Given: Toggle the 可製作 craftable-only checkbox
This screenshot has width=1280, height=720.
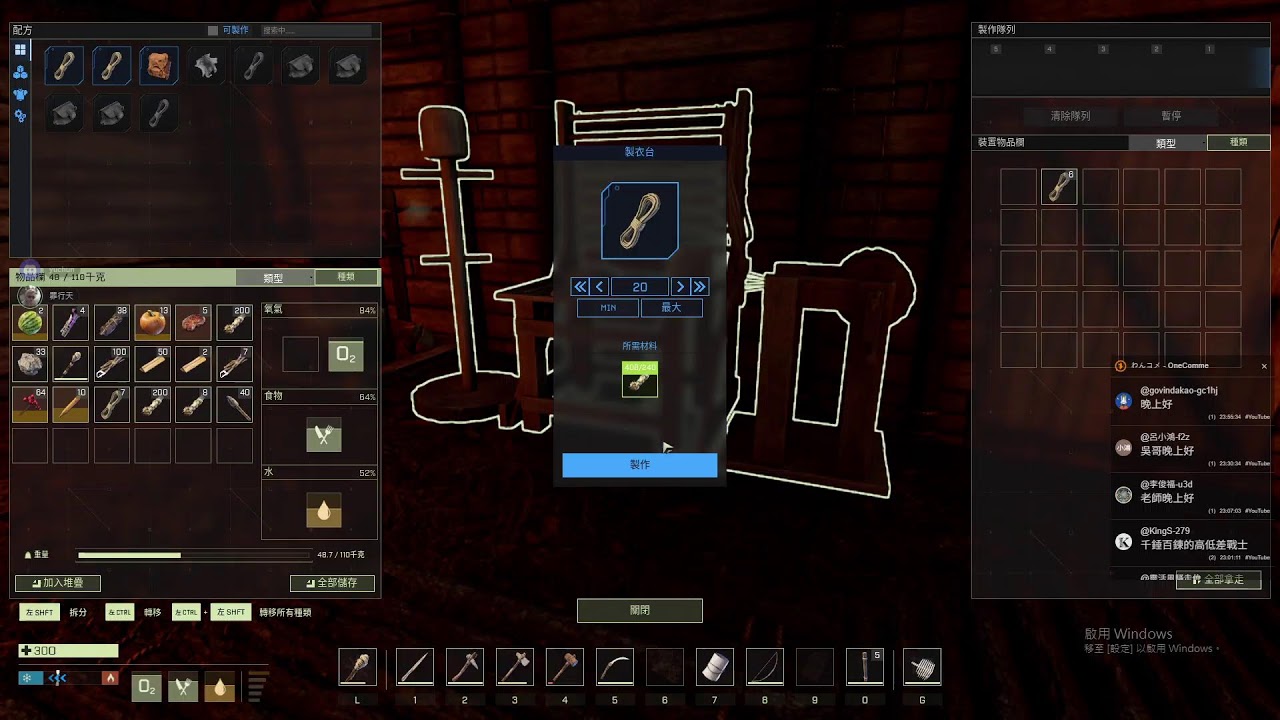Looking at the screenshot, I should pyautogui.click(x=212, y=31).
